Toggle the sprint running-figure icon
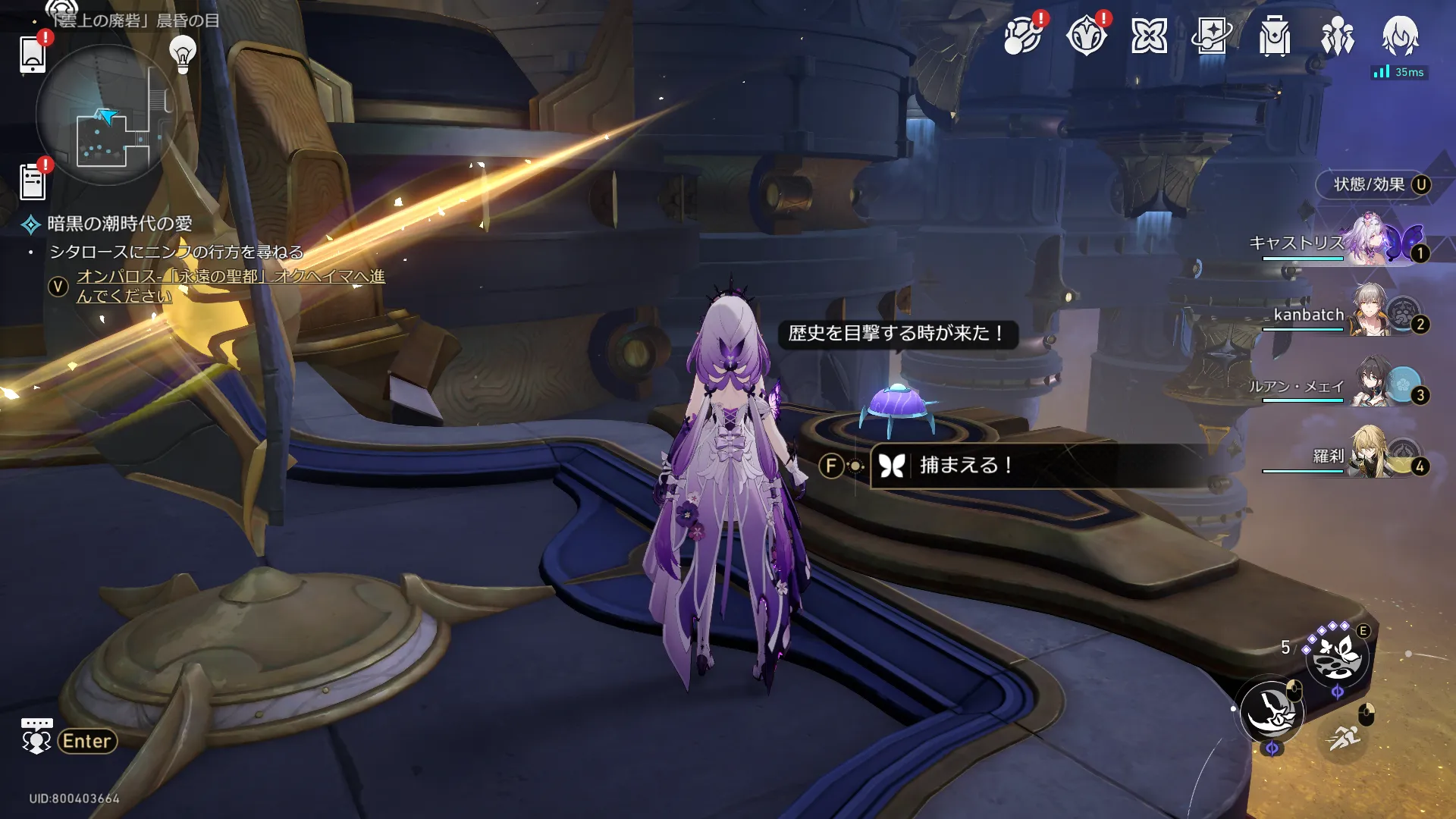 (1344, 736)
